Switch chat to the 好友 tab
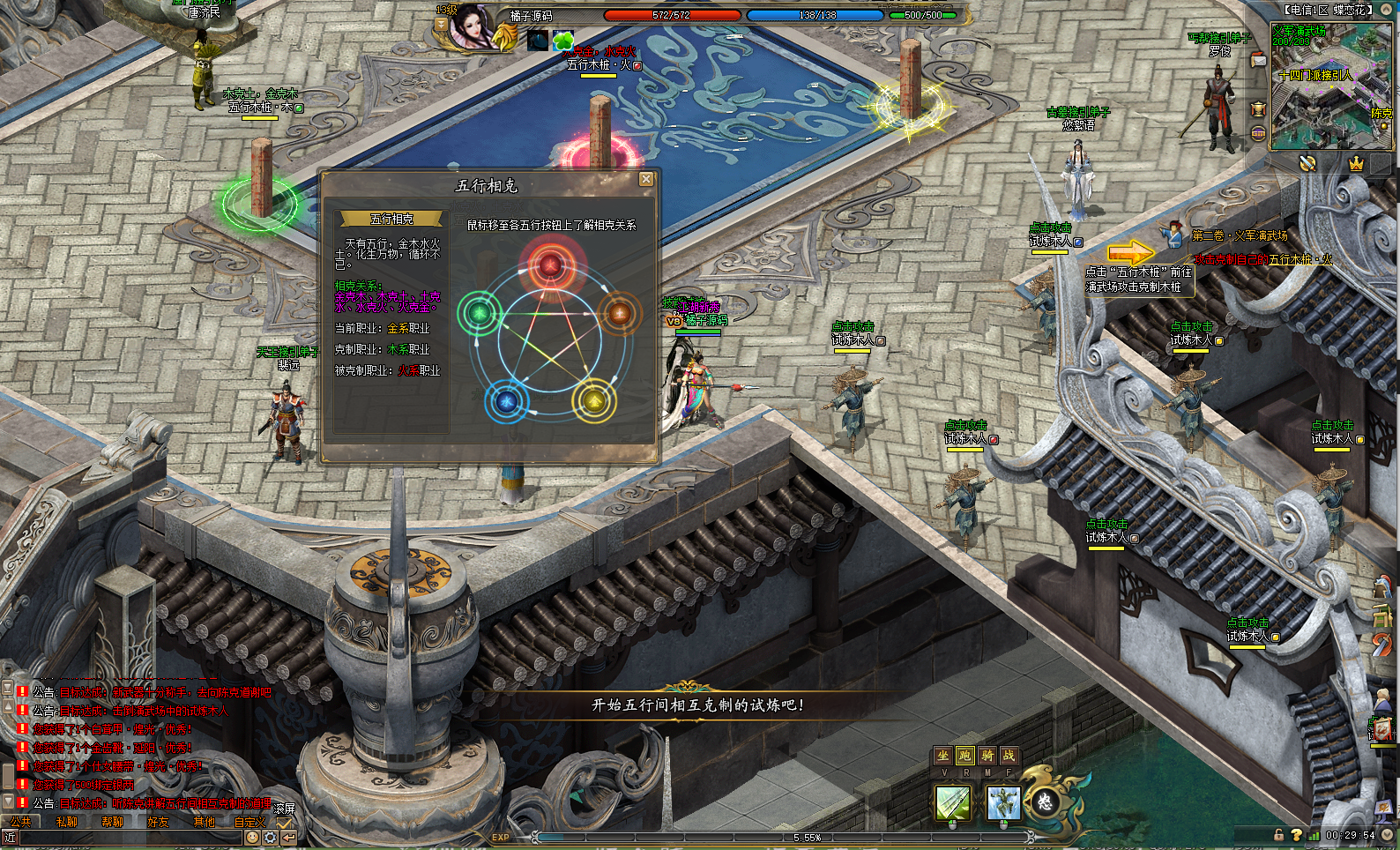 [x=159, y=822]
